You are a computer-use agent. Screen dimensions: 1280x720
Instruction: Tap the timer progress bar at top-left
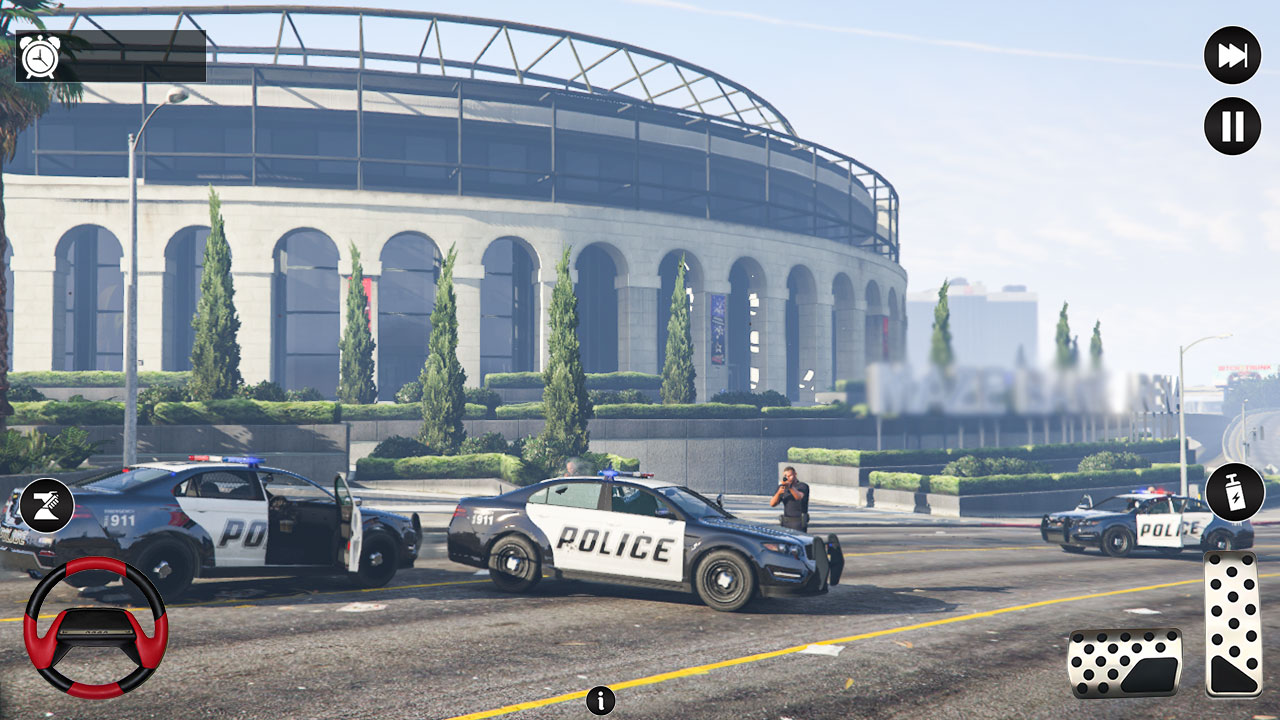[120, 55]
